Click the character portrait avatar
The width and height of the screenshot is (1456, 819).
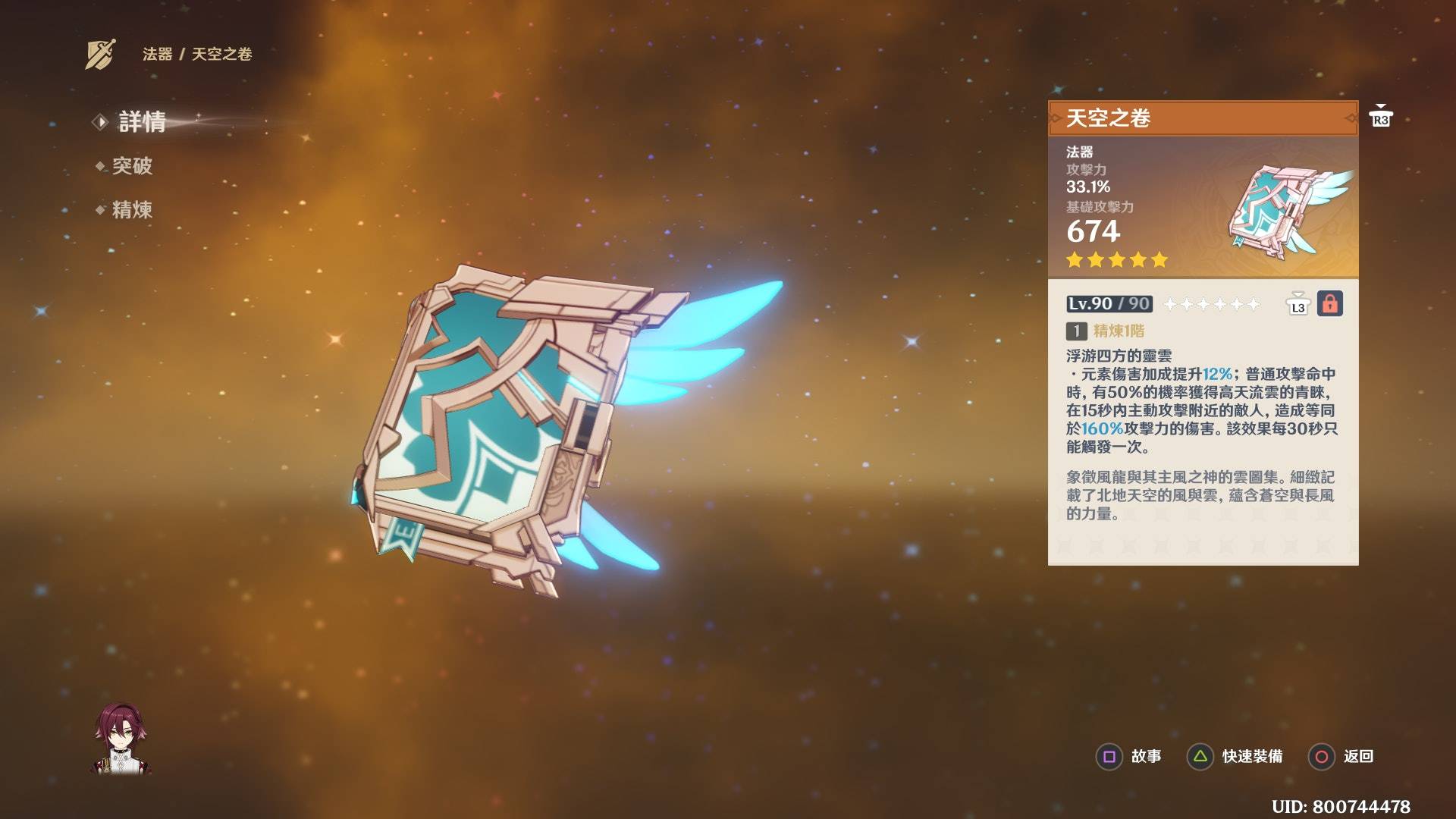tap(121, 739)
